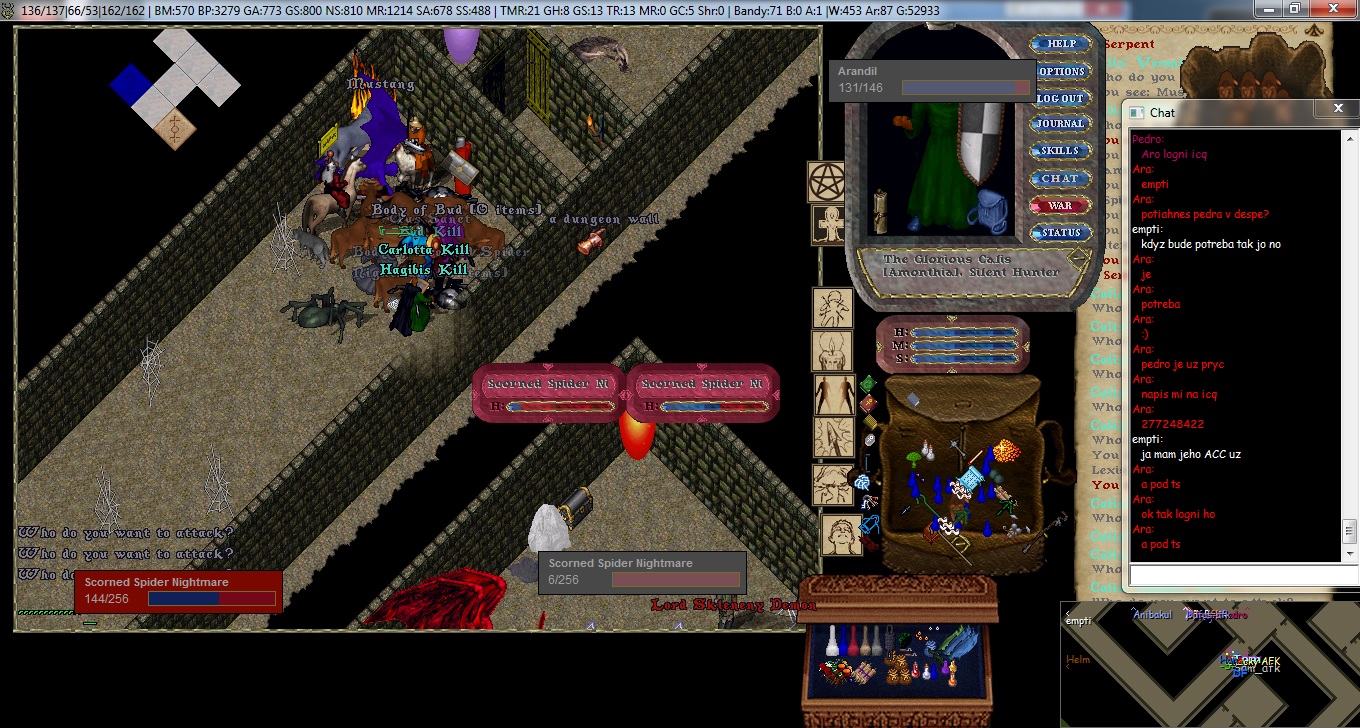Click the dungeon minimap with player names
This screenshot has height=728, width=1360.
(1210, 663)
